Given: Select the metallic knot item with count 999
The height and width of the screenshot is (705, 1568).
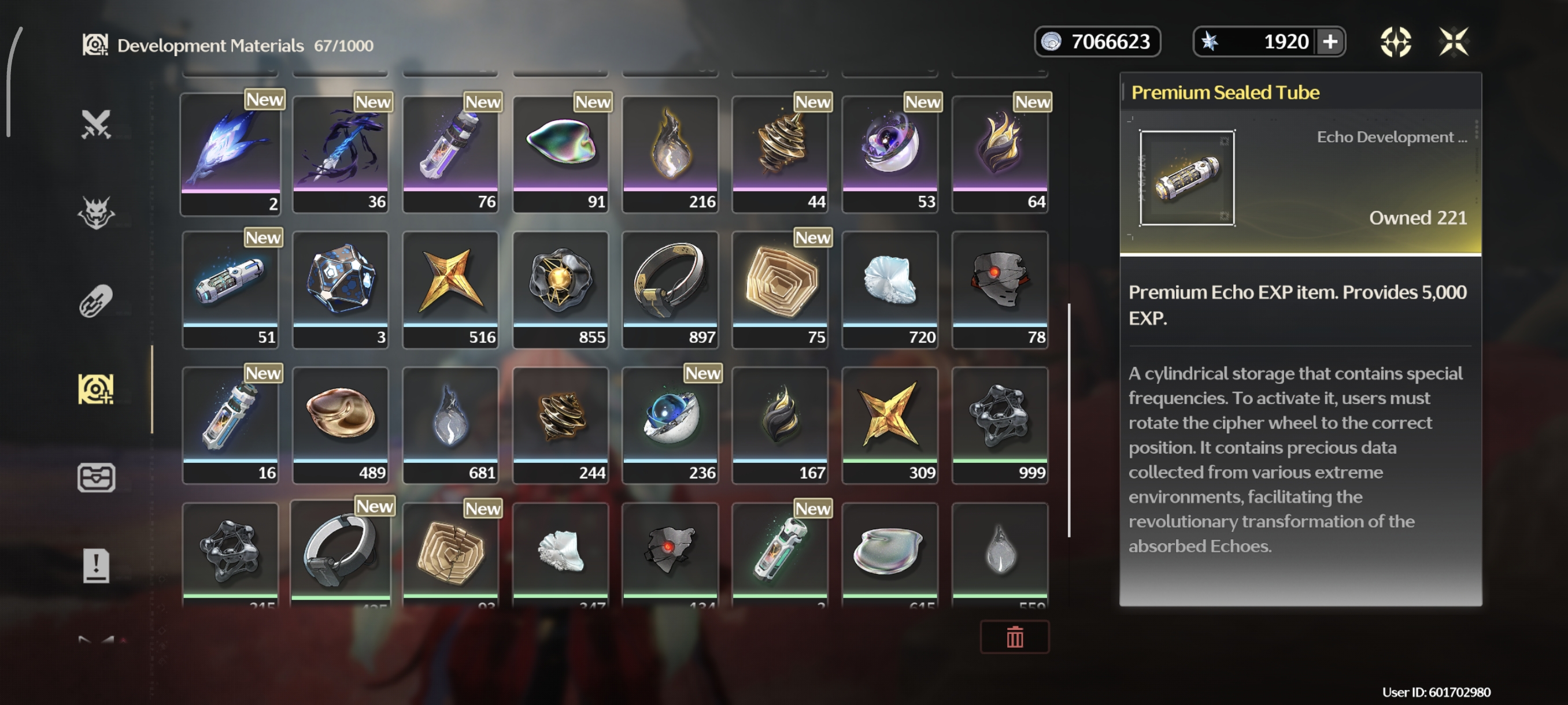Looking at the screenshot, I should [x=1000, y=425].
